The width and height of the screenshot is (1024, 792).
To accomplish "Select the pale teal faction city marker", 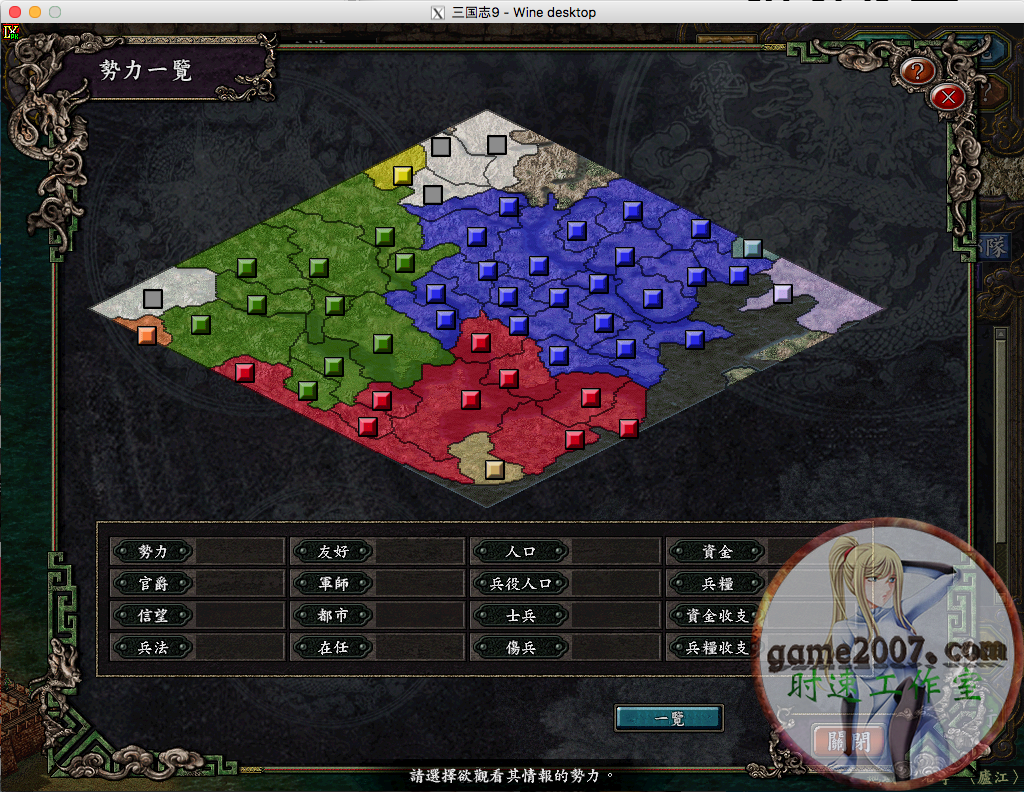I will (752, 248).
